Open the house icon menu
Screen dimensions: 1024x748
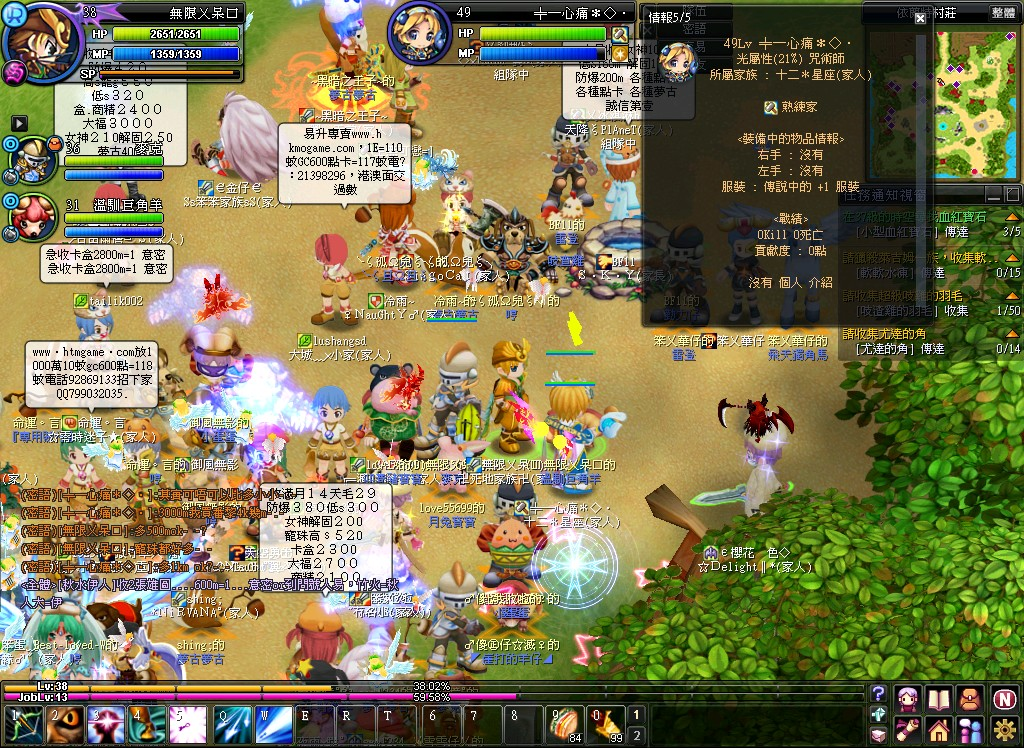(939, 728)
